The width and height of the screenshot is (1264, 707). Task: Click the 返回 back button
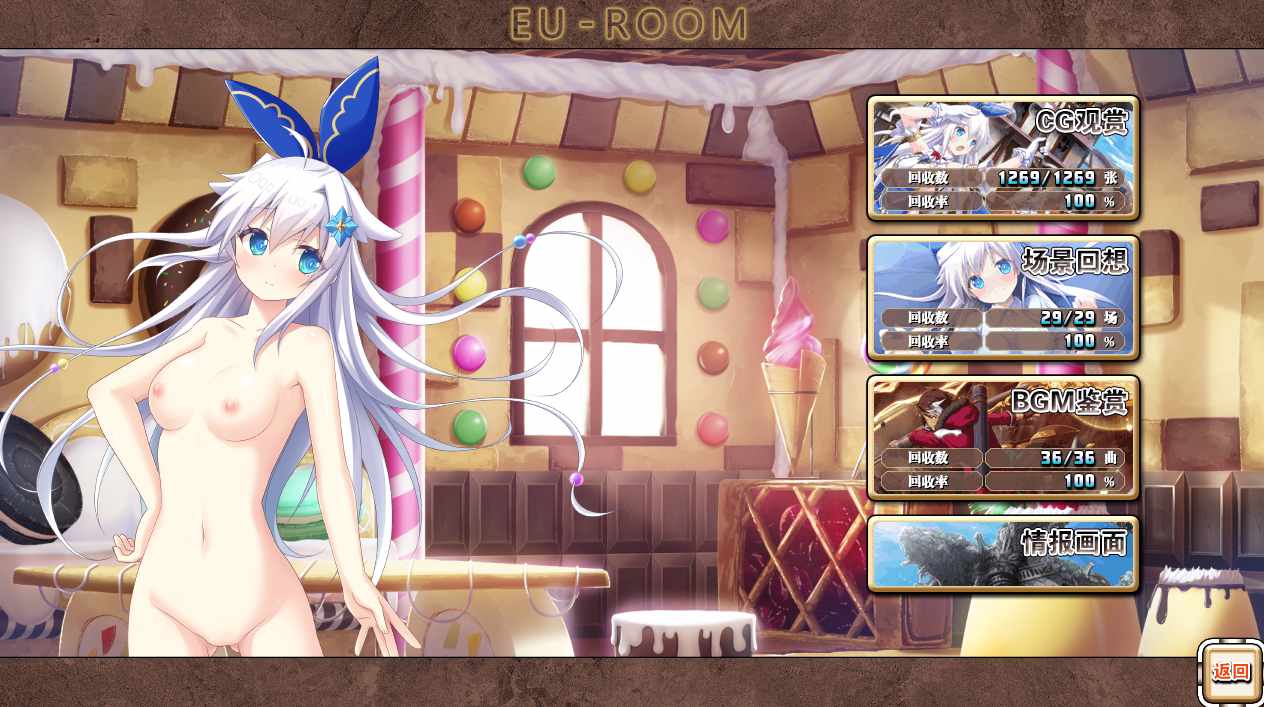coord(1230,672)
